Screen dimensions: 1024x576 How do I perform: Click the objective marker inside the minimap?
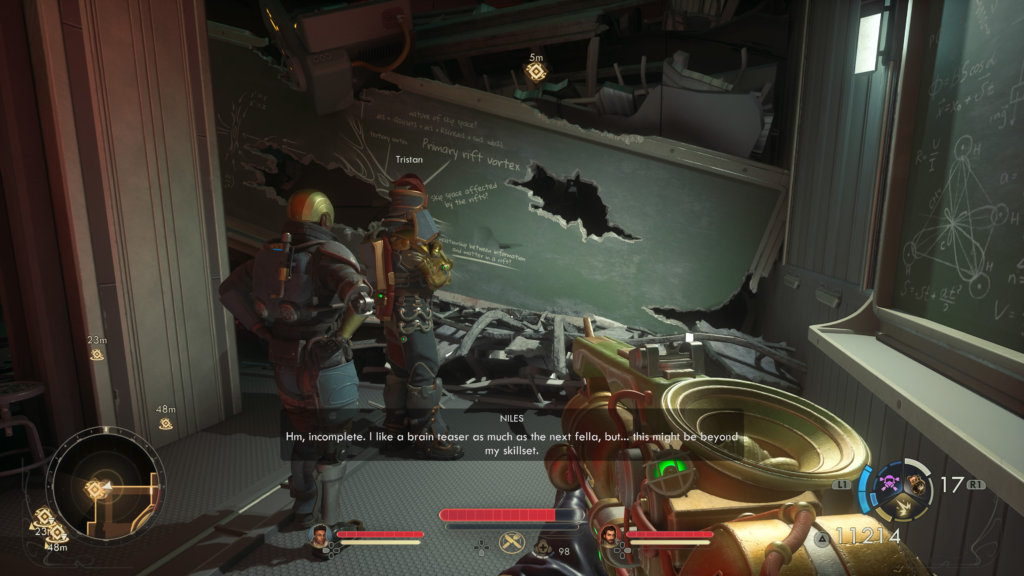click(98, 488)
